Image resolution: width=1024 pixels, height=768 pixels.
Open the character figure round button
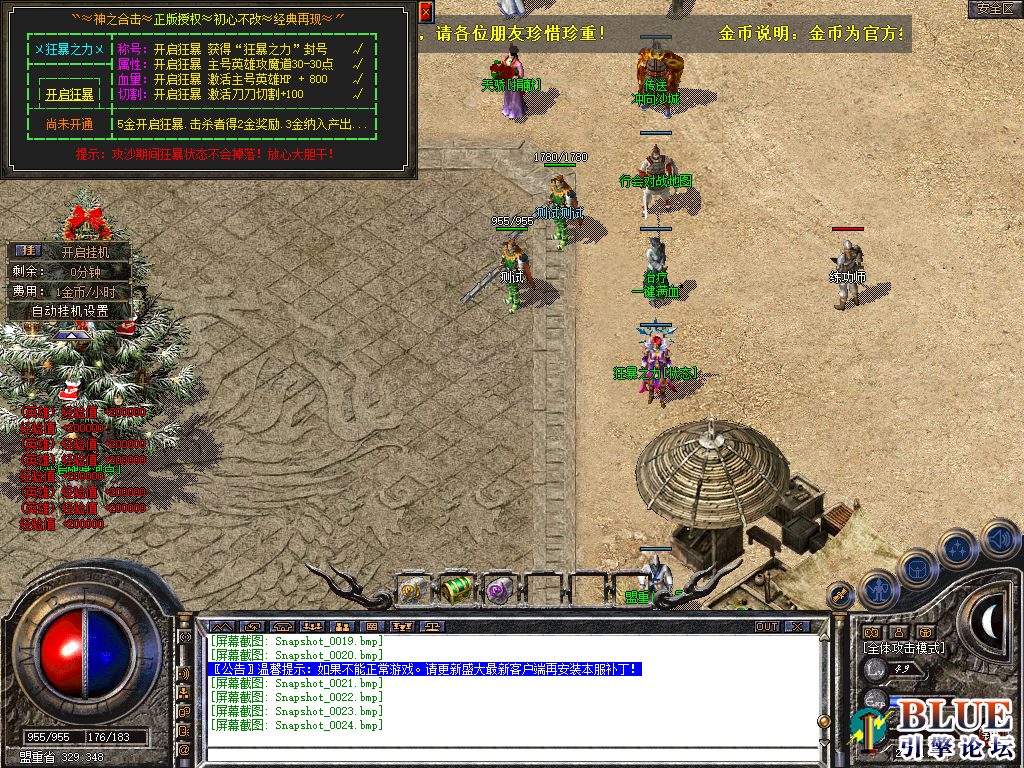tap(877, 590)
